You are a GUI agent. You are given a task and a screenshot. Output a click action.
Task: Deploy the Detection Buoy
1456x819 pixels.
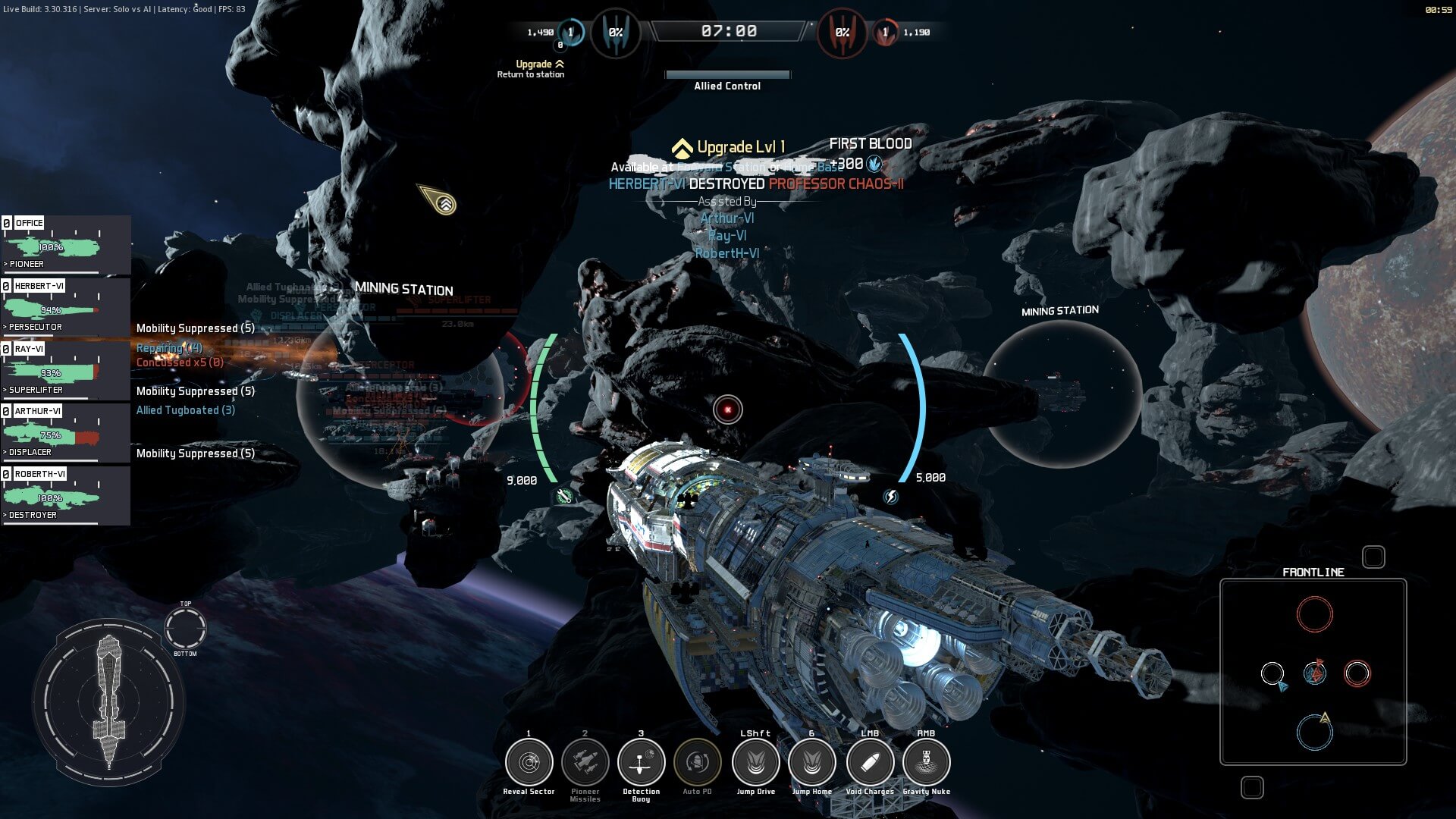point(641,762)
